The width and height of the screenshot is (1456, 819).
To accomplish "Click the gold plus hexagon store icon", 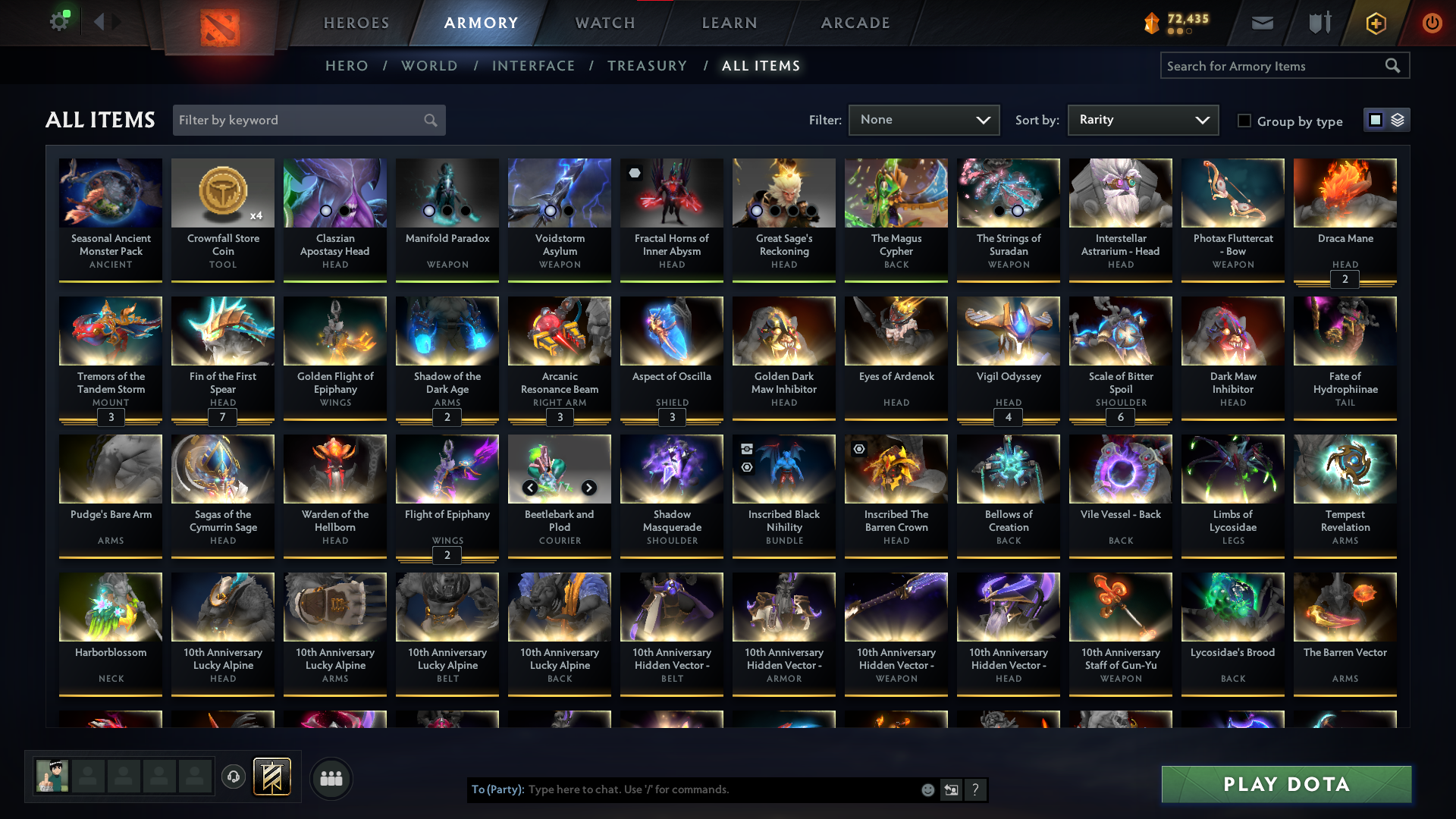I will coord(1375,23).
